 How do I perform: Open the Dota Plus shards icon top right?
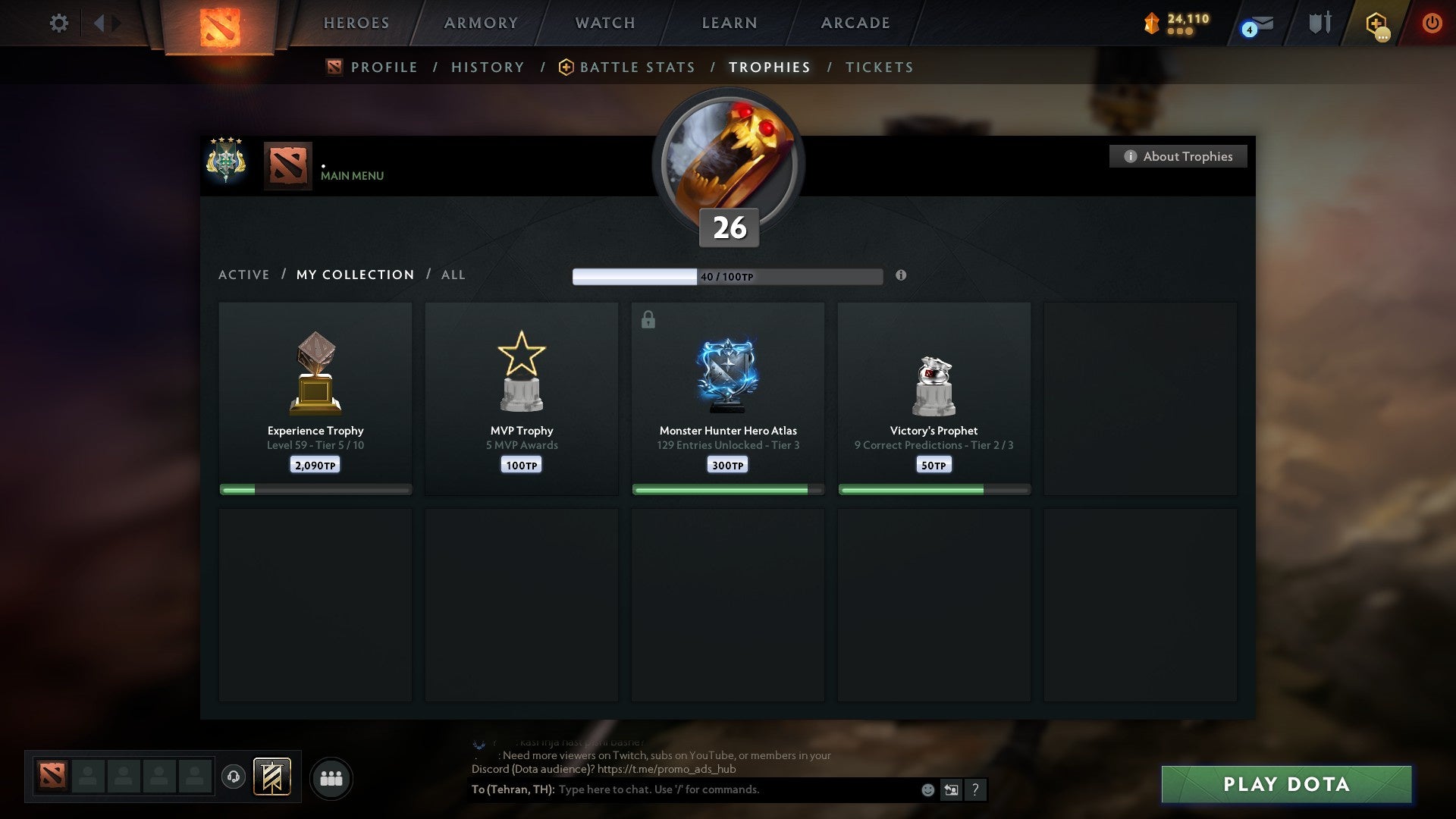coord(1151,23)
